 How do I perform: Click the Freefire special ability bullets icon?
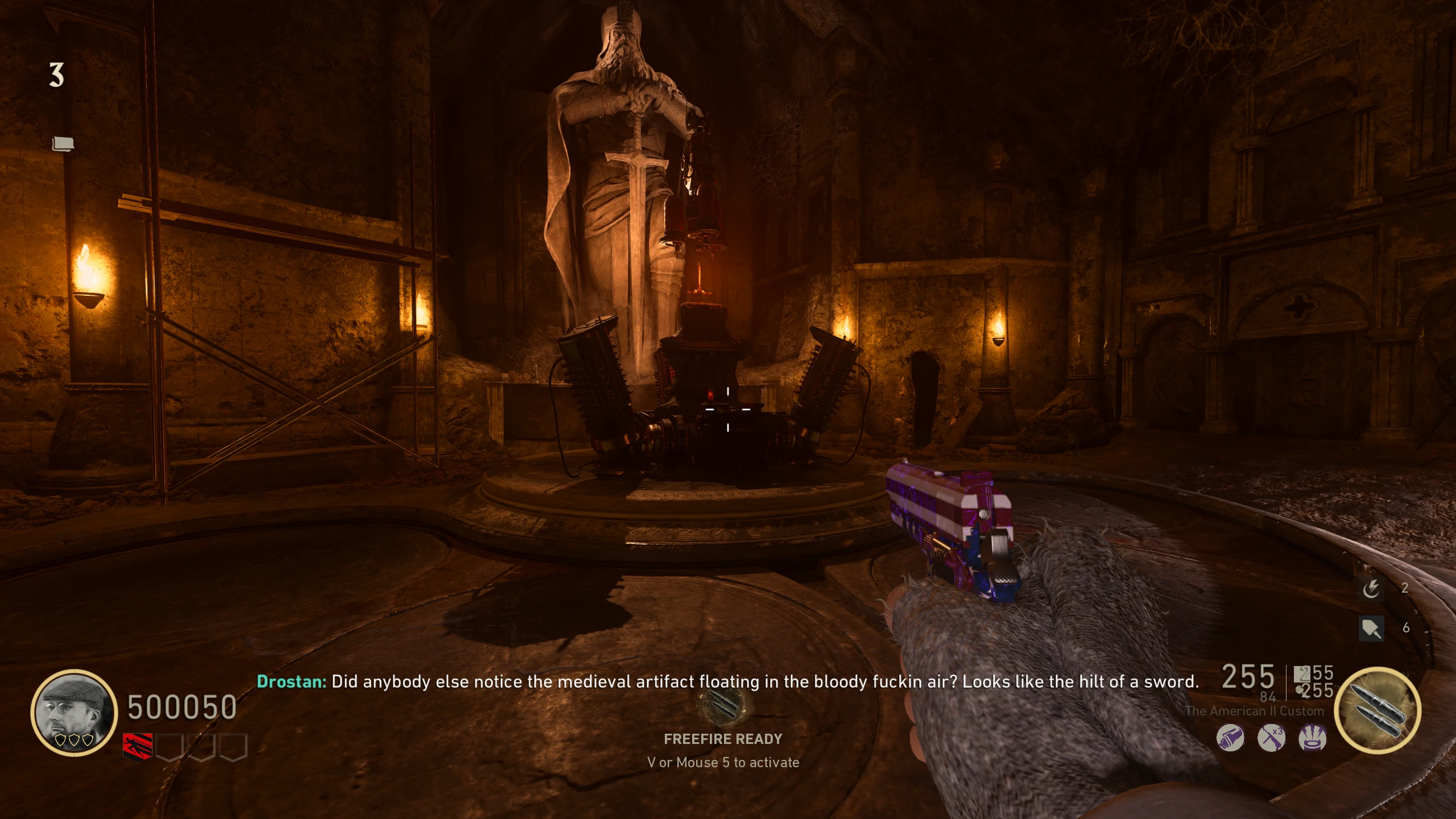coord(1377,710)
